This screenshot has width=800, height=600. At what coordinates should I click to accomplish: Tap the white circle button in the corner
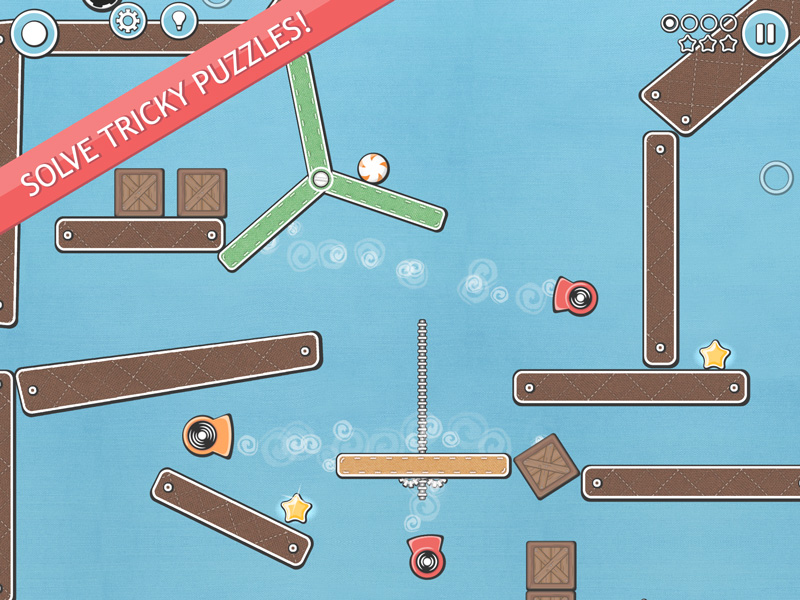[34, 34]
